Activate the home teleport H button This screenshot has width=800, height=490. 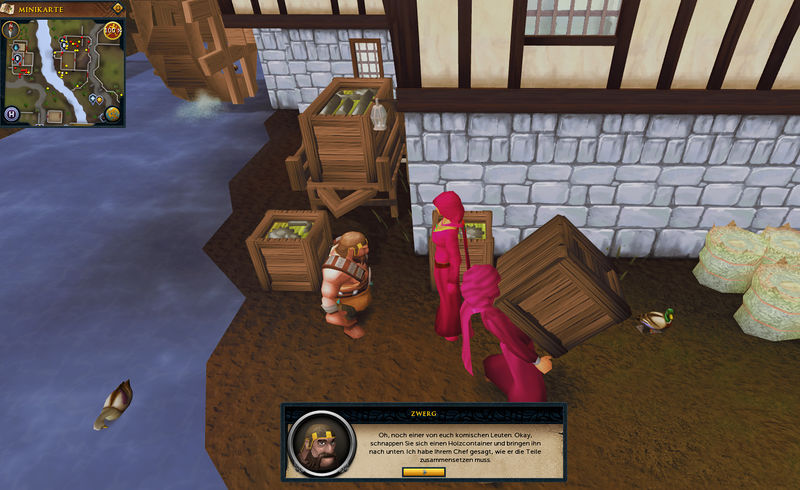pos(12,113)
